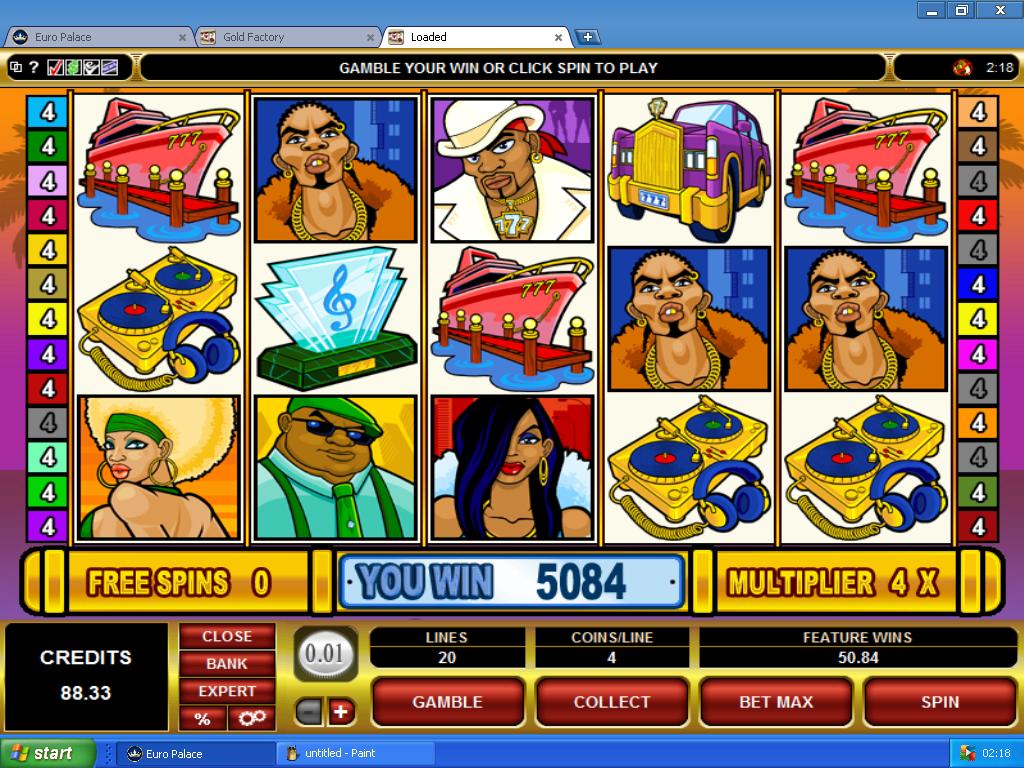Spin the reels with the SPIN button

coord(939,702)
